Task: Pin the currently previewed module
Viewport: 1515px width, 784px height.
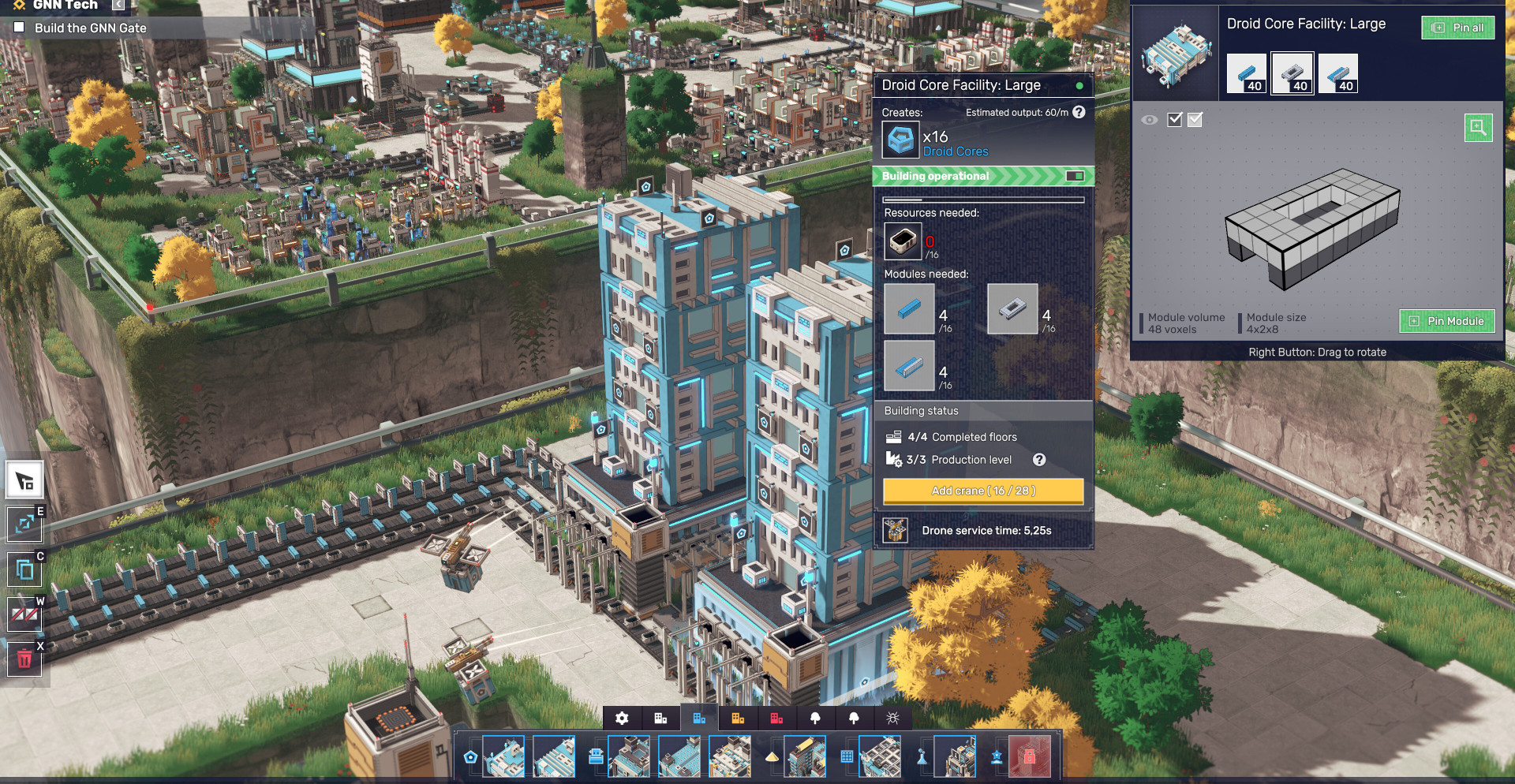Action: click(x=1447, y=321)
